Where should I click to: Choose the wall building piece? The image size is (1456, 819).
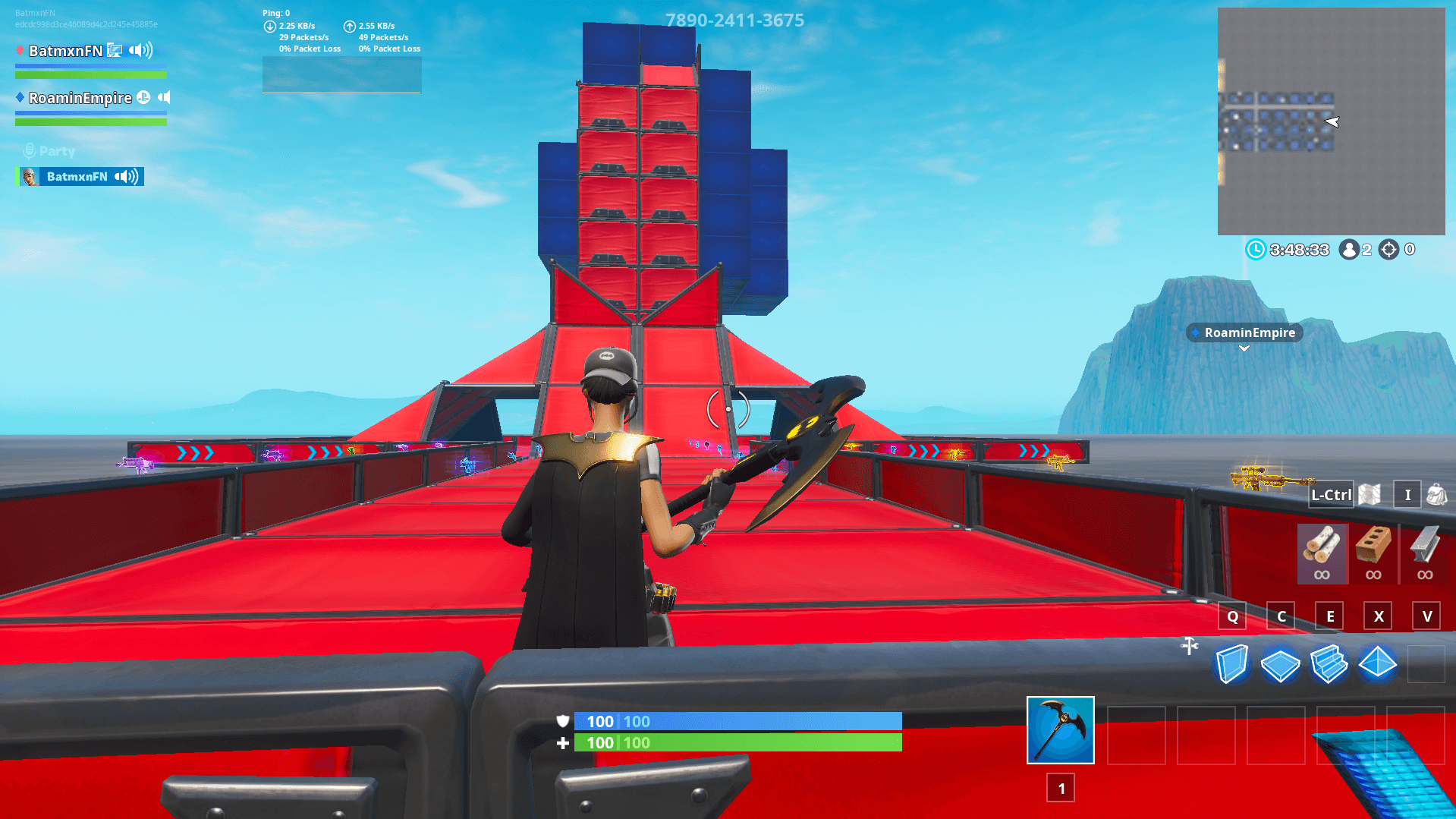click(1232, 663)
